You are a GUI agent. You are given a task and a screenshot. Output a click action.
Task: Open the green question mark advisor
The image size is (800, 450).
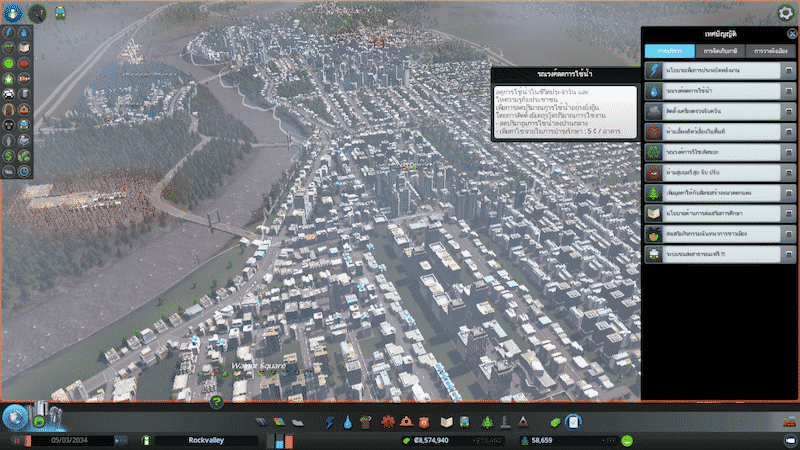click(216, 401)
